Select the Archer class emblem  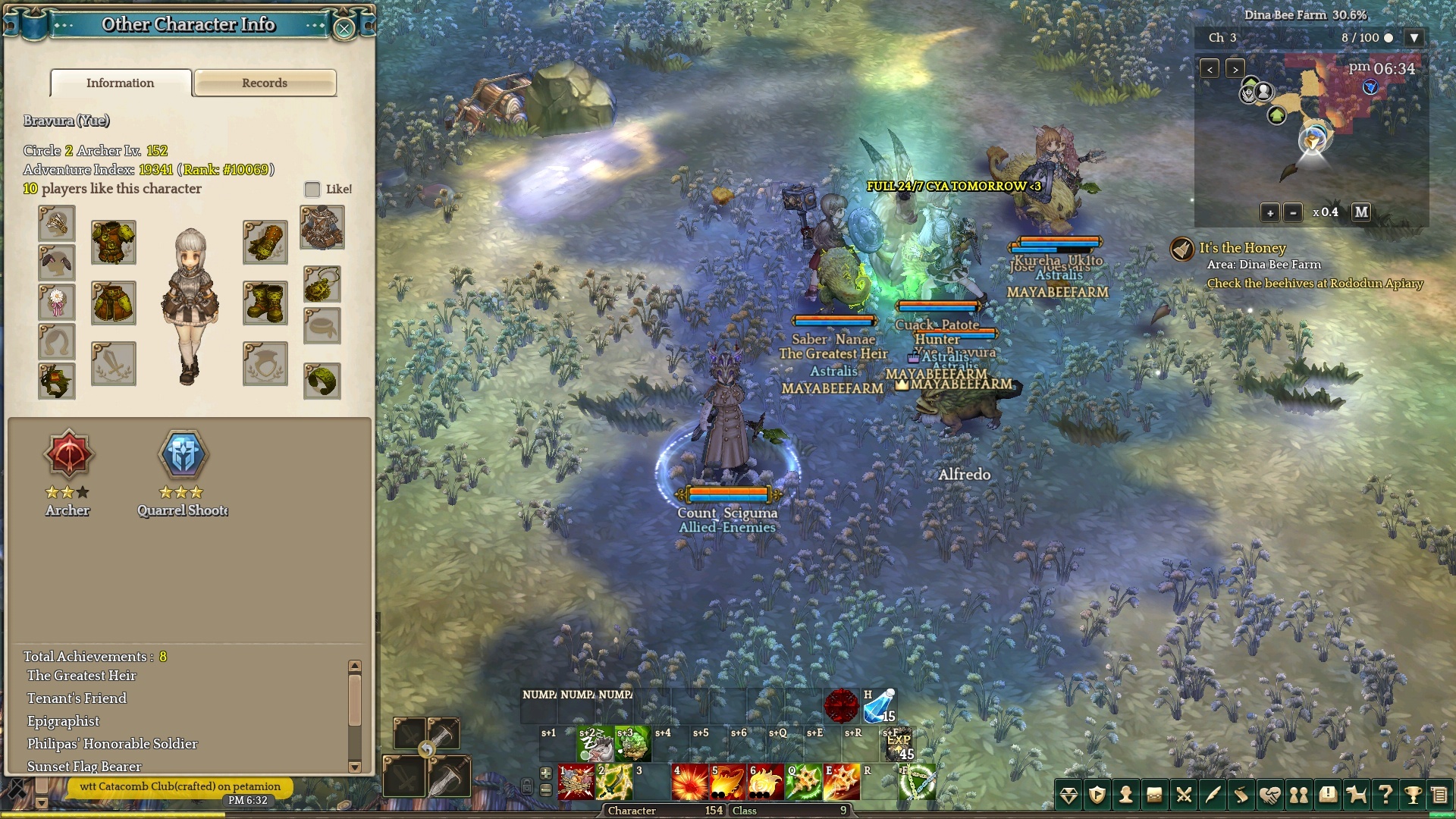click(x=68, y=455)
